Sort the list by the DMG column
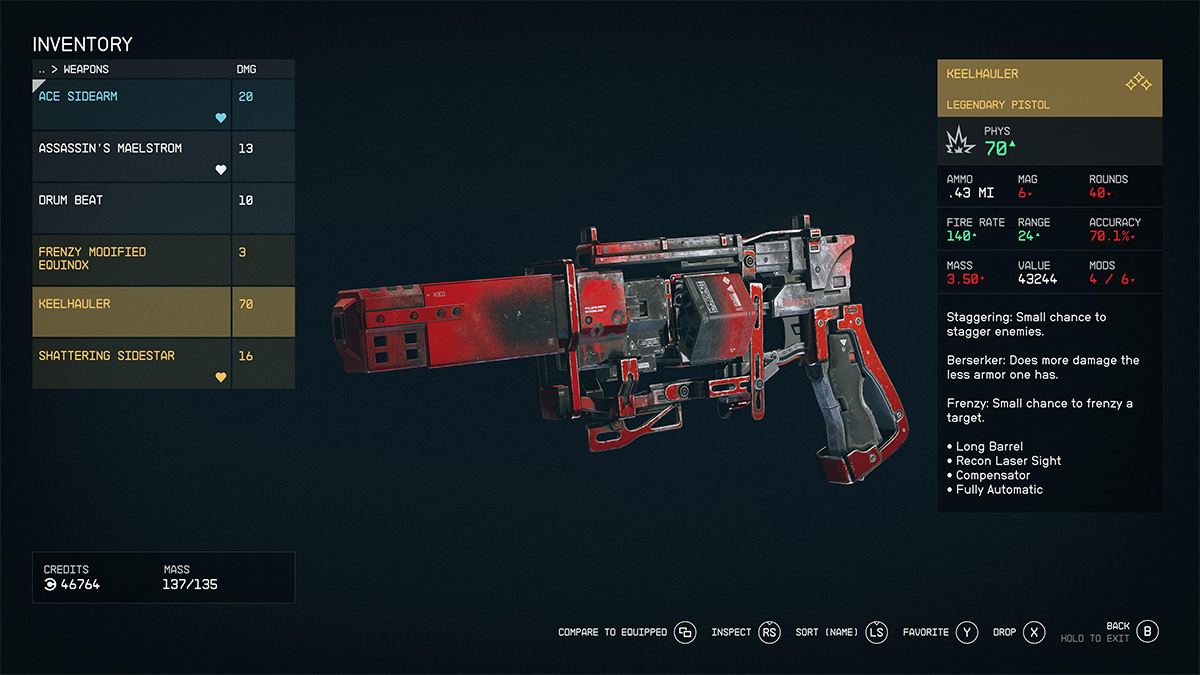 (x=244, y=69)
